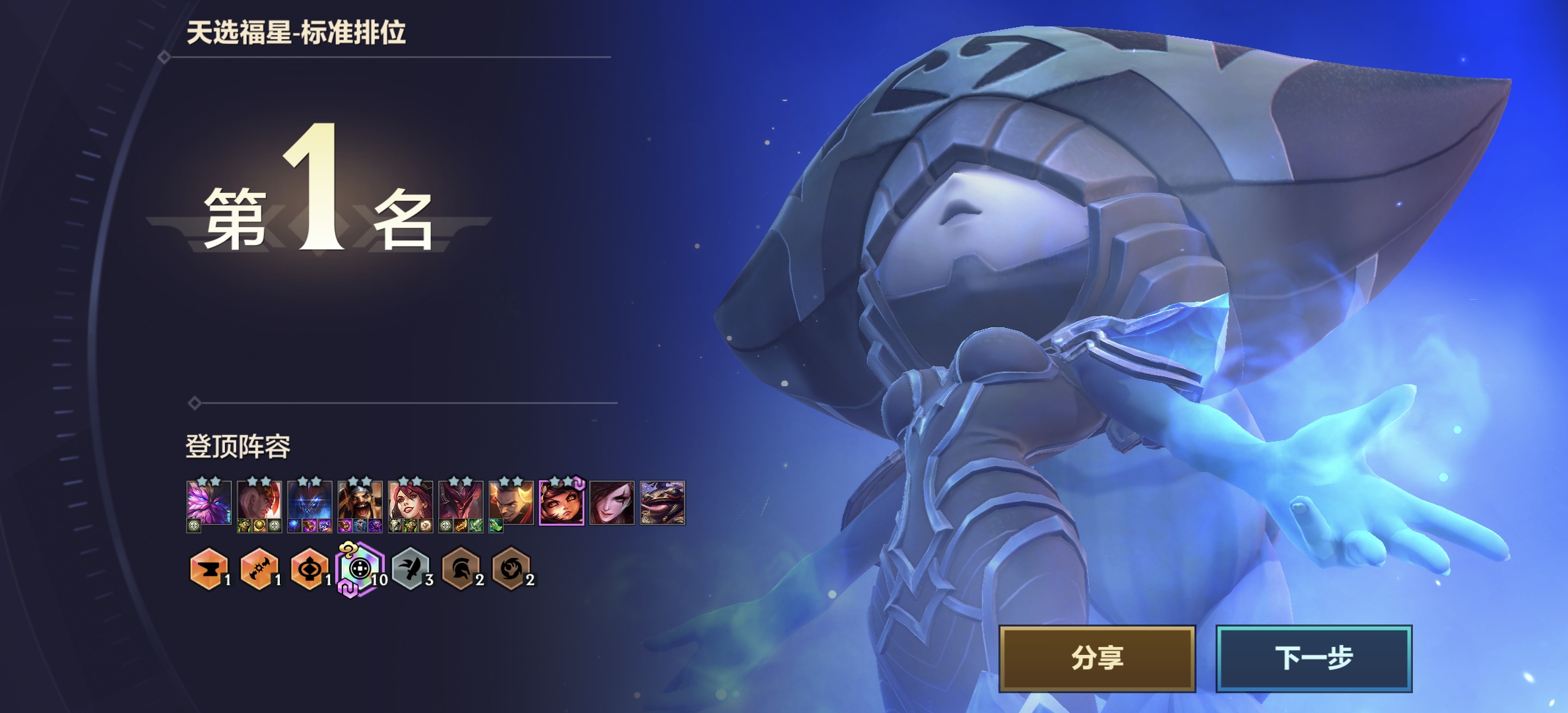Viewport: 1568px width, 713px height.
Task: Choose the Tahm Kench toad portrait
Action: click(x=662, y=502)
